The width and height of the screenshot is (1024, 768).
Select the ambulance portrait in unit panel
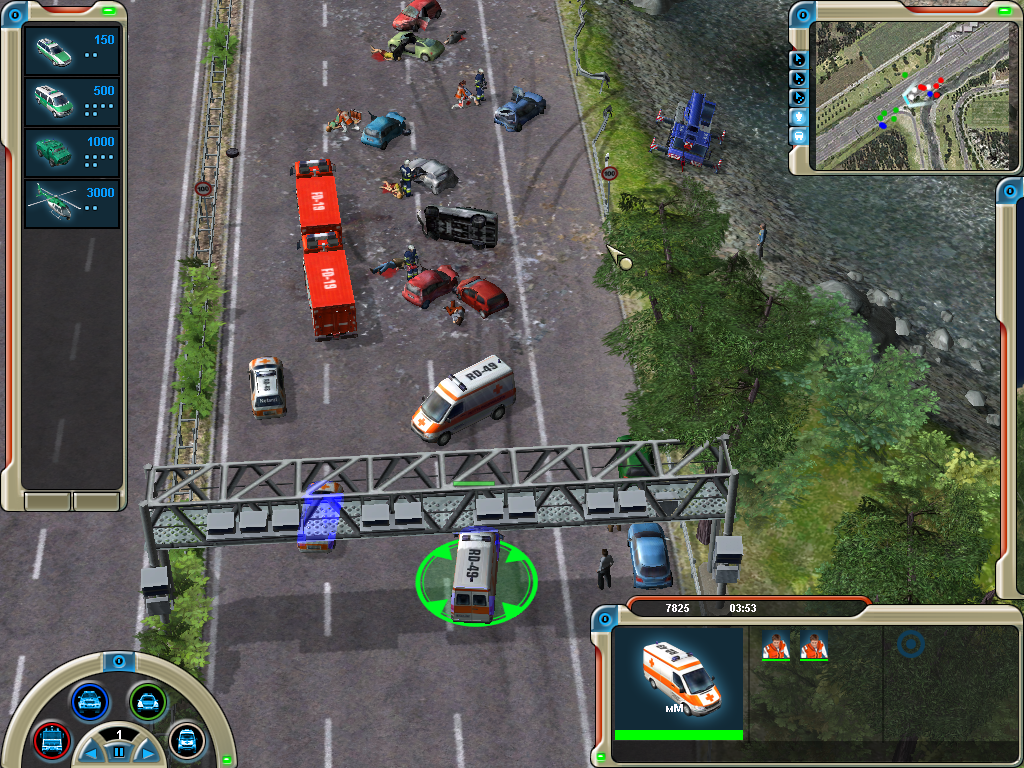point(678,677)
